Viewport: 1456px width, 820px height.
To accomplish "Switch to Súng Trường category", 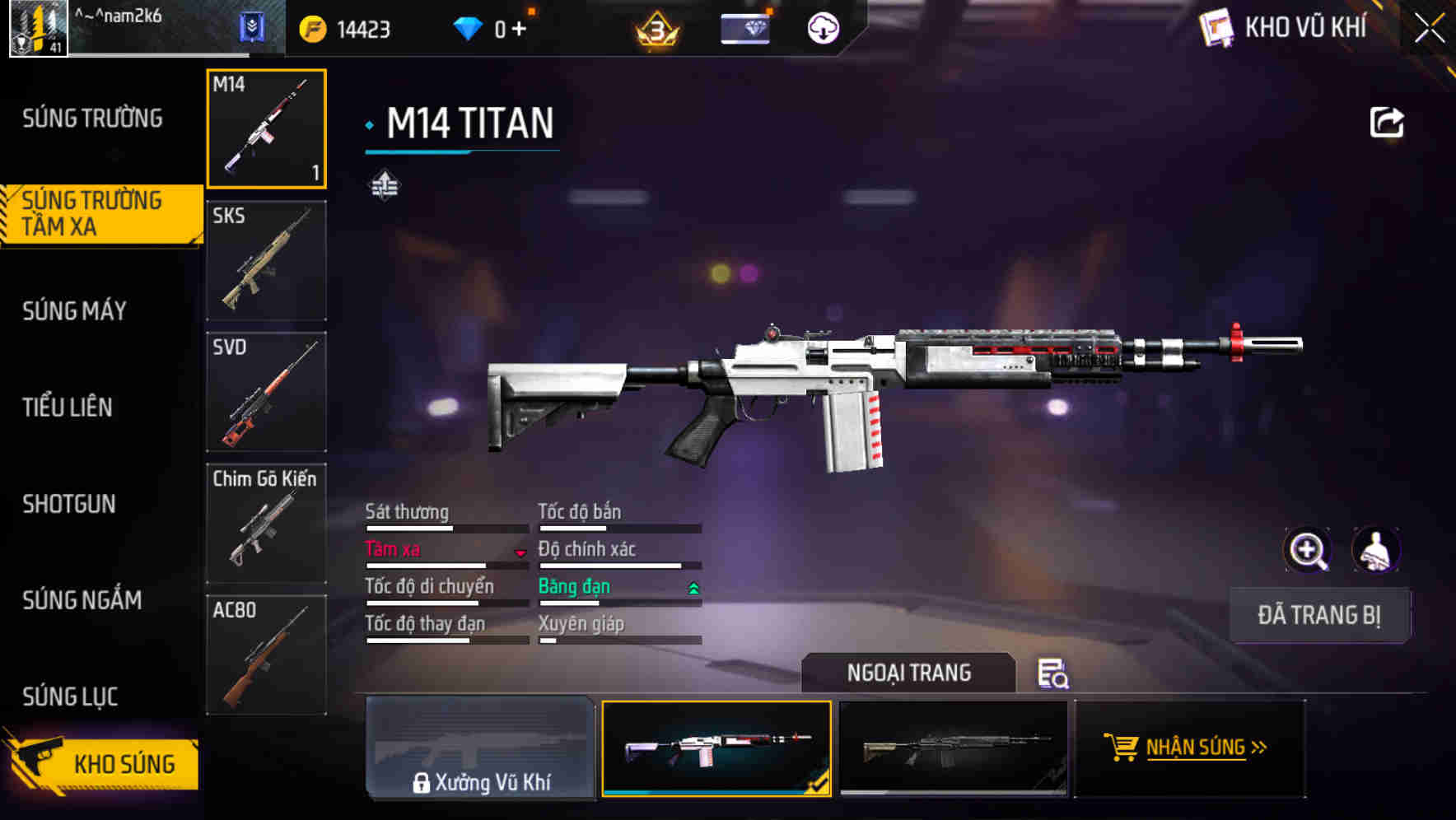I will [x=92, y=119].
